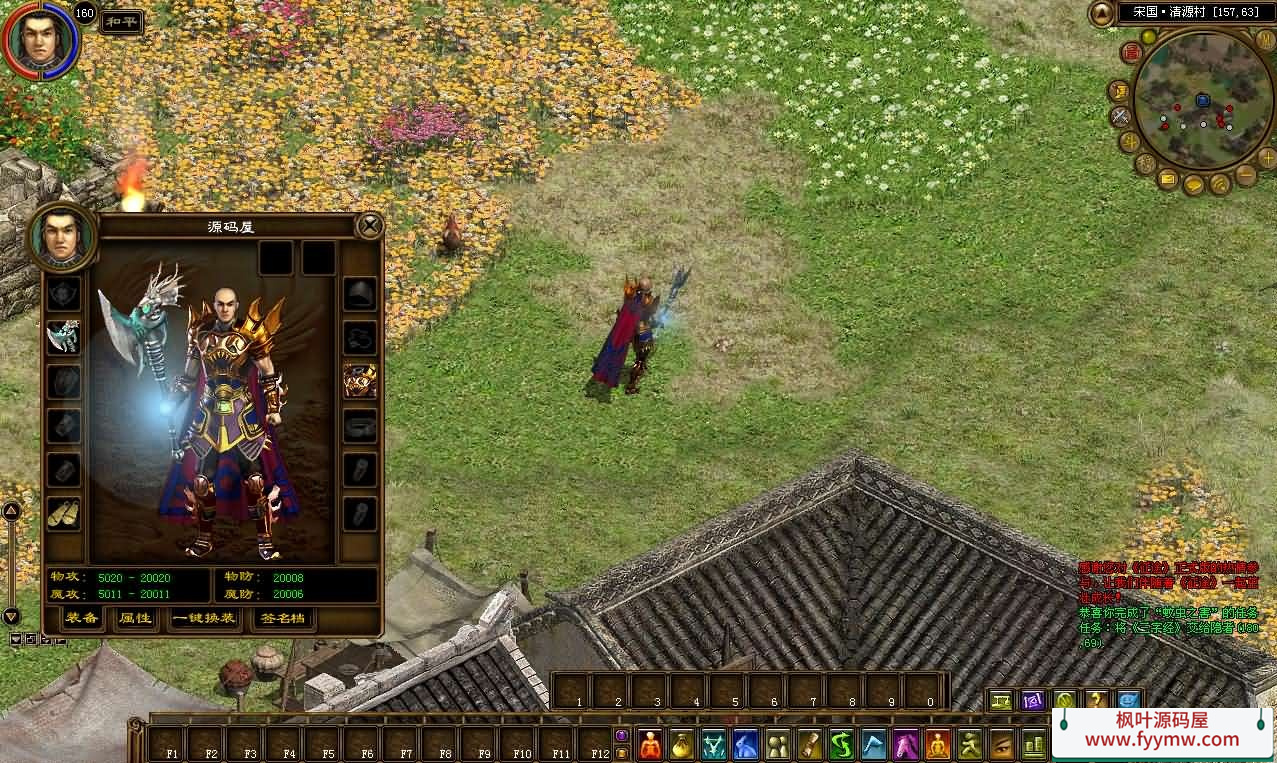Switch to the 属性 attributes tab
Viewport: 1277px width, 763px height.
click(x=135, y=618)
